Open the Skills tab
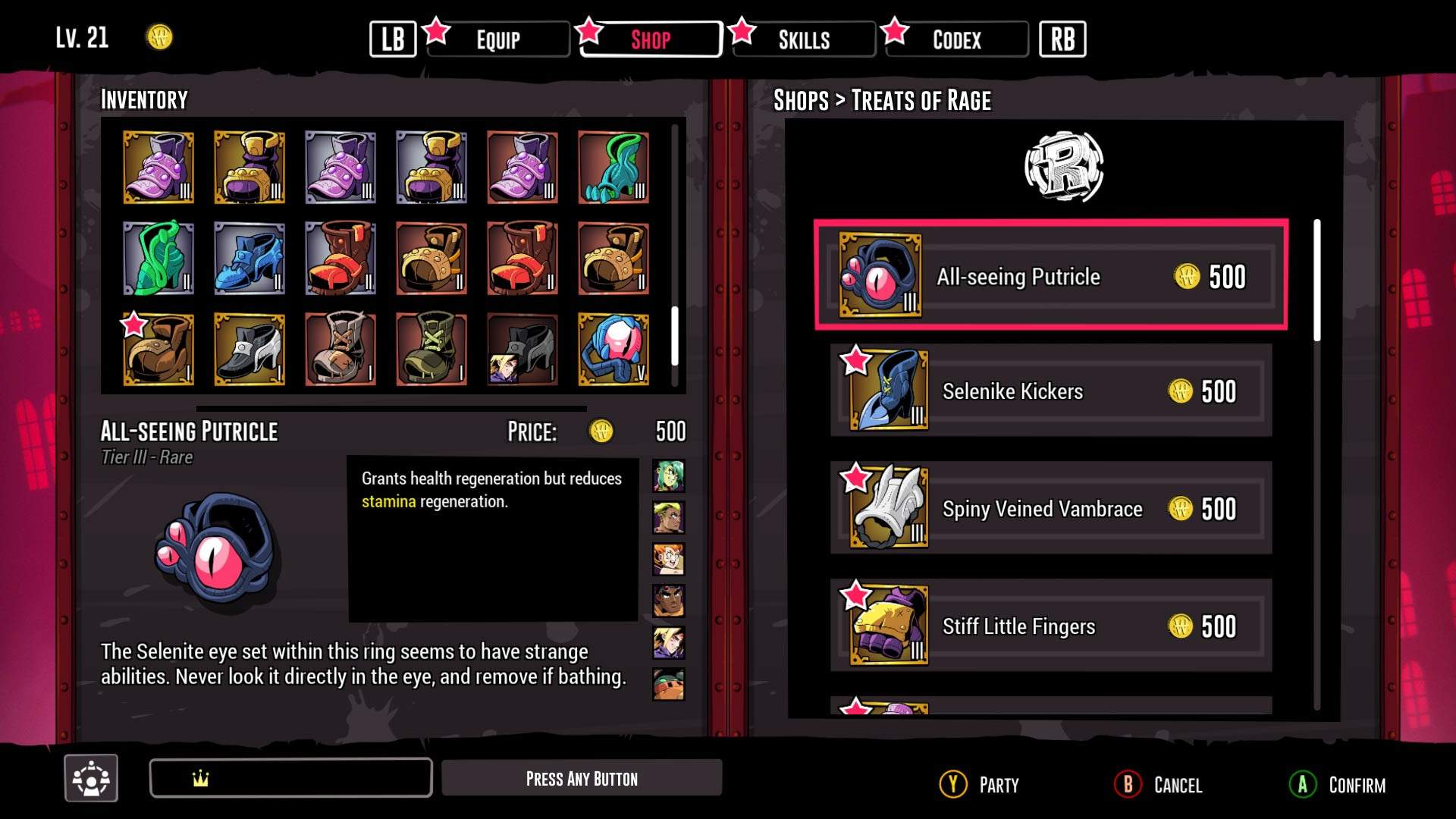 click(804, 39)
